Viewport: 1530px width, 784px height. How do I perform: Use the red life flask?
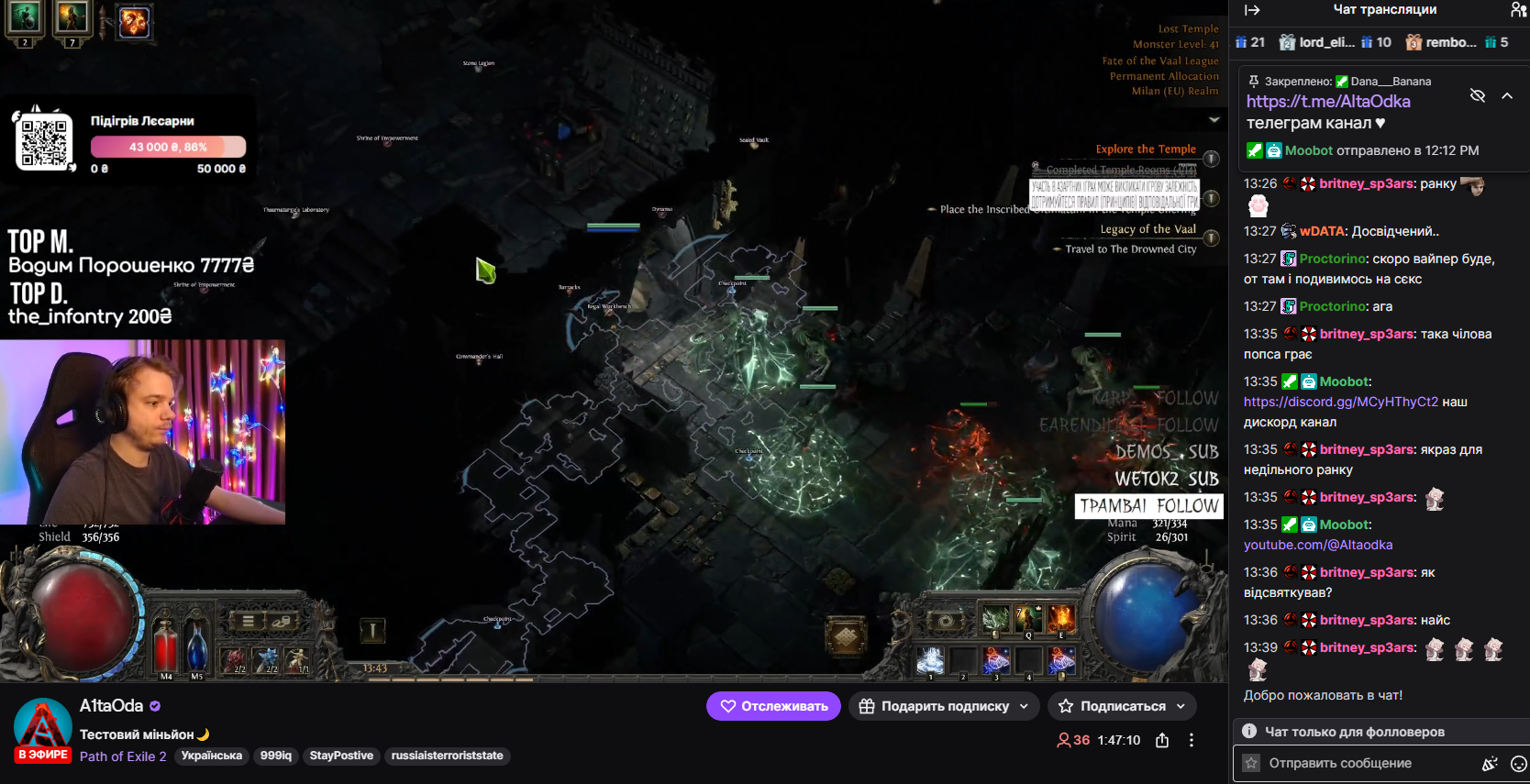[166, 645]
